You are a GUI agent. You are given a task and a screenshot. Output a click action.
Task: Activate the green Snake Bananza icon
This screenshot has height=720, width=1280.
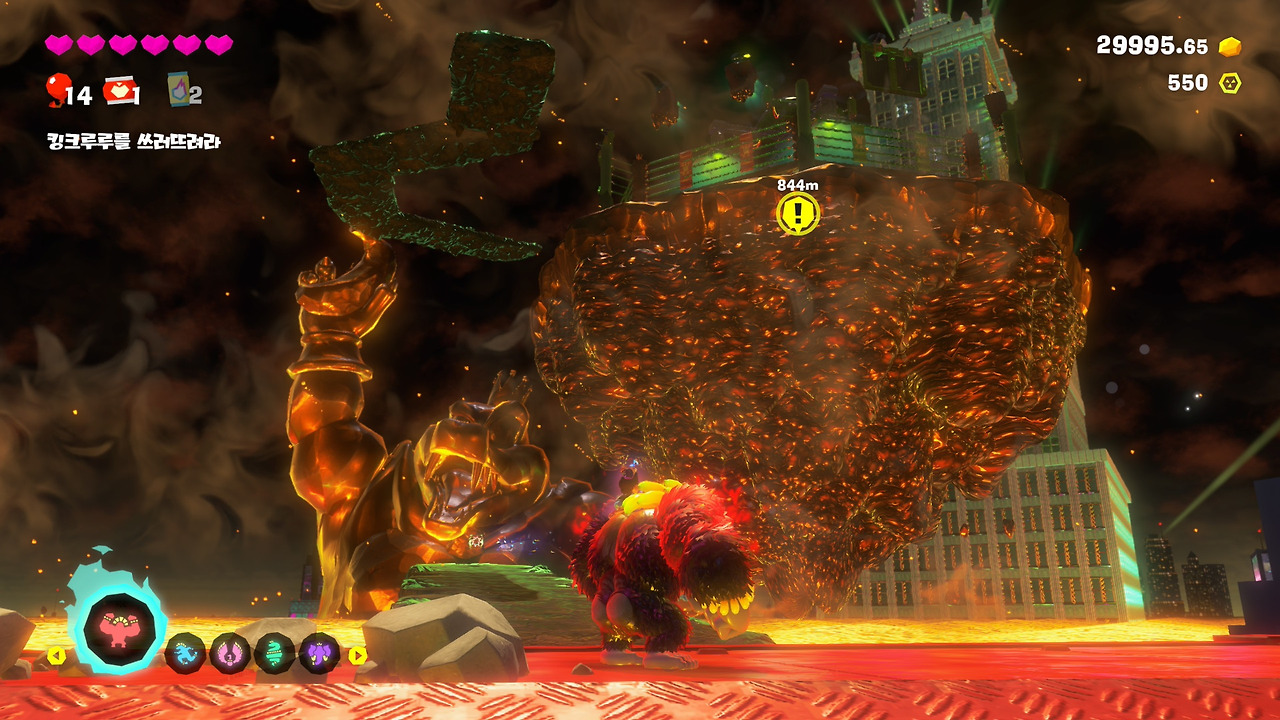point(274,653)
